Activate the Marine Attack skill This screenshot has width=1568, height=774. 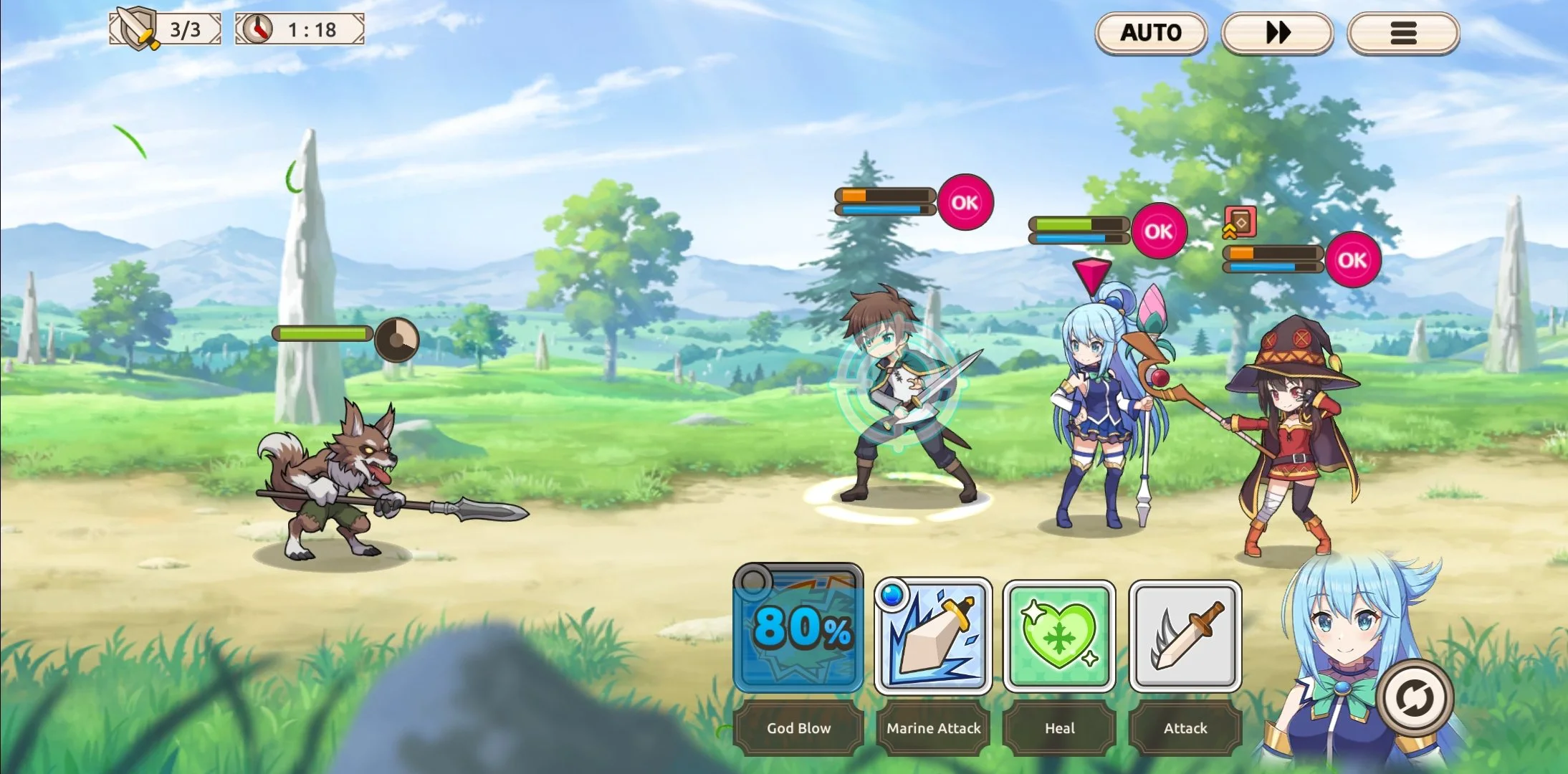tap(933, 636)
